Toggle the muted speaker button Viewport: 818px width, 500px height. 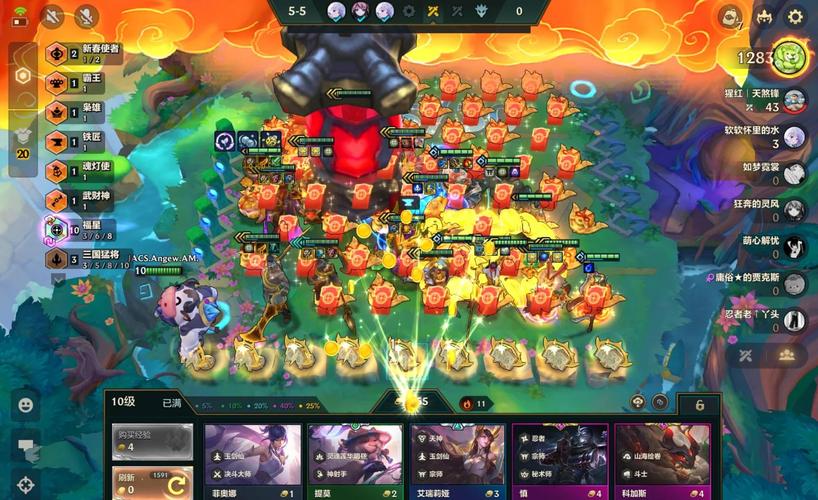(53, 16)
